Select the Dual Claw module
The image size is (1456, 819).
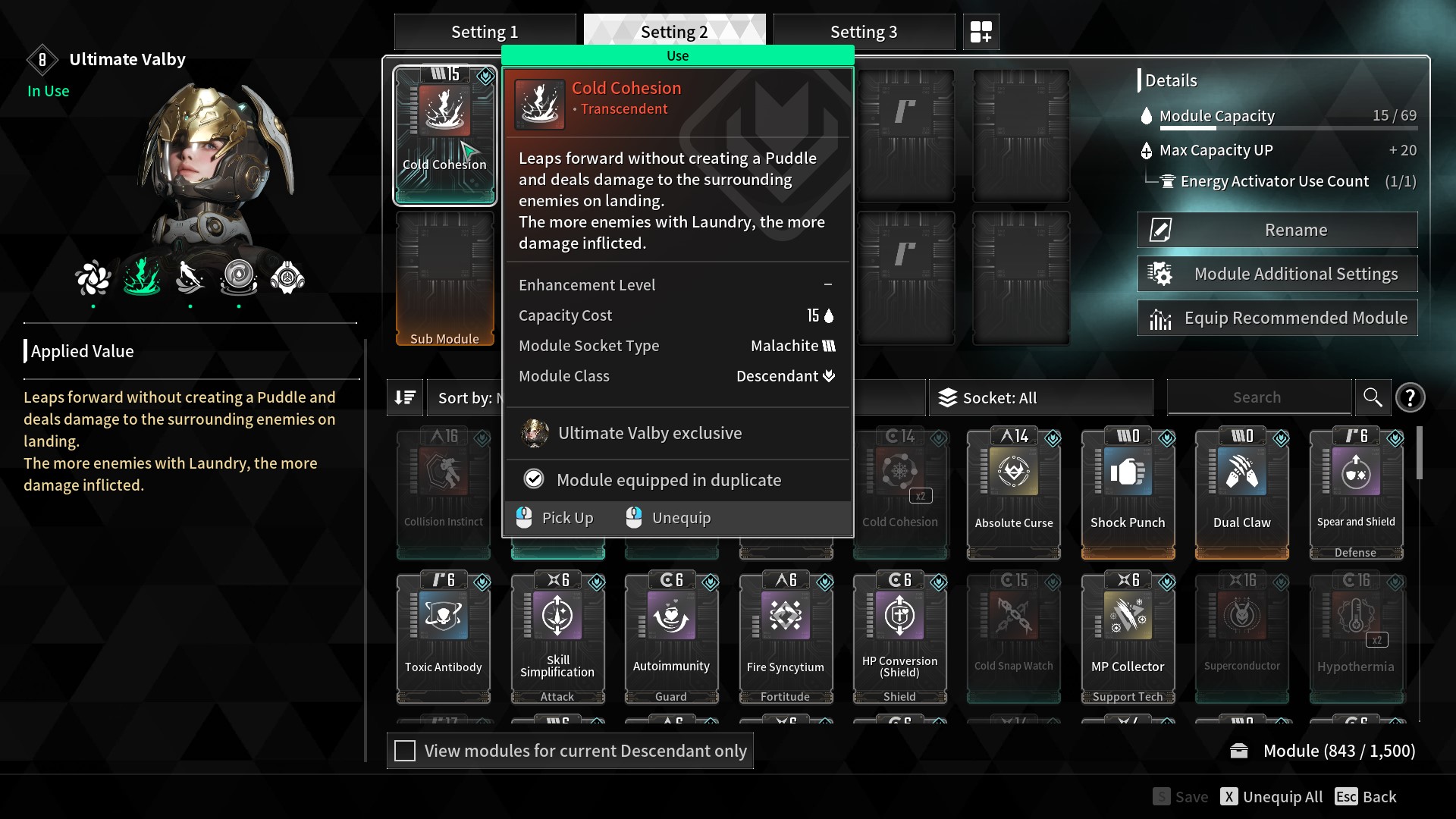1241,485
